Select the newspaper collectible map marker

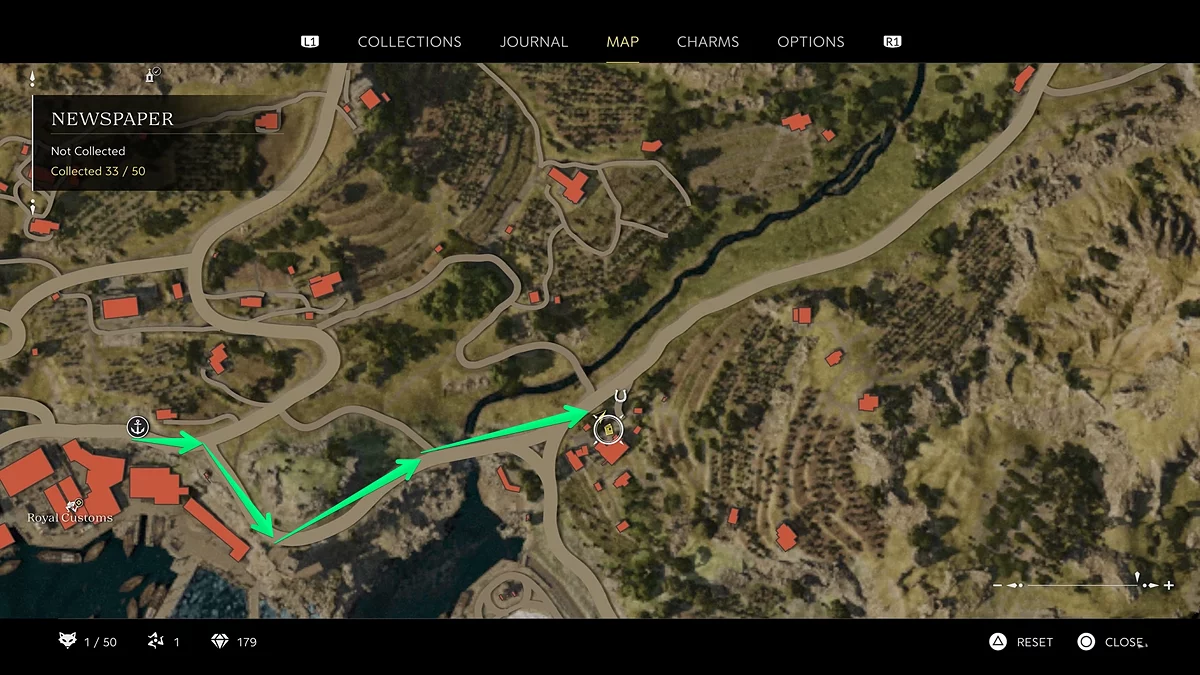tap(607, 430)
